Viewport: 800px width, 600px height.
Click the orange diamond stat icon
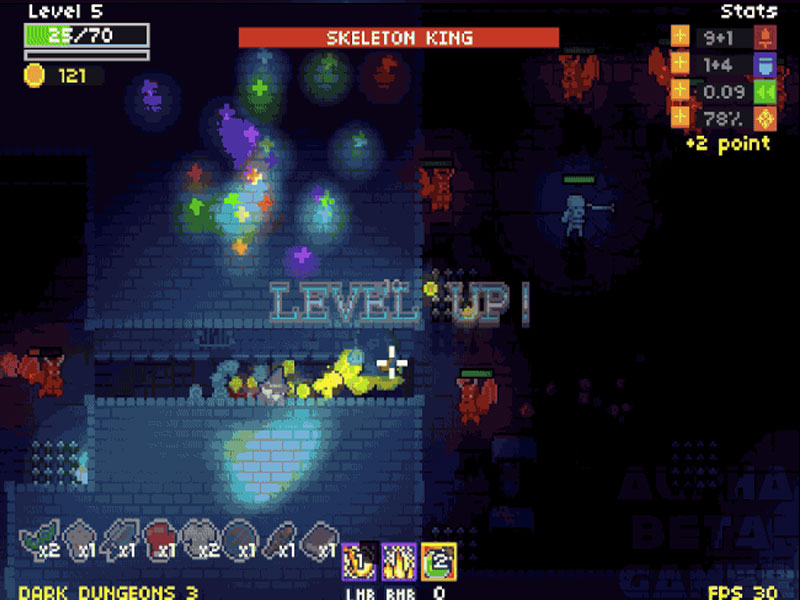[766, 118]
